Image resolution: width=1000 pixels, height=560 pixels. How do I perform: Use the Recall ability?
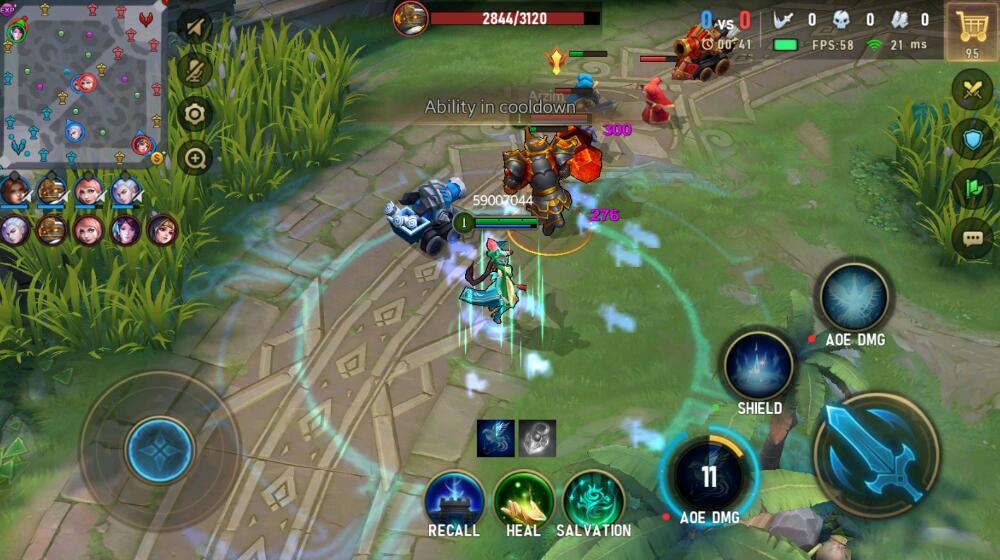click(454, 499)
